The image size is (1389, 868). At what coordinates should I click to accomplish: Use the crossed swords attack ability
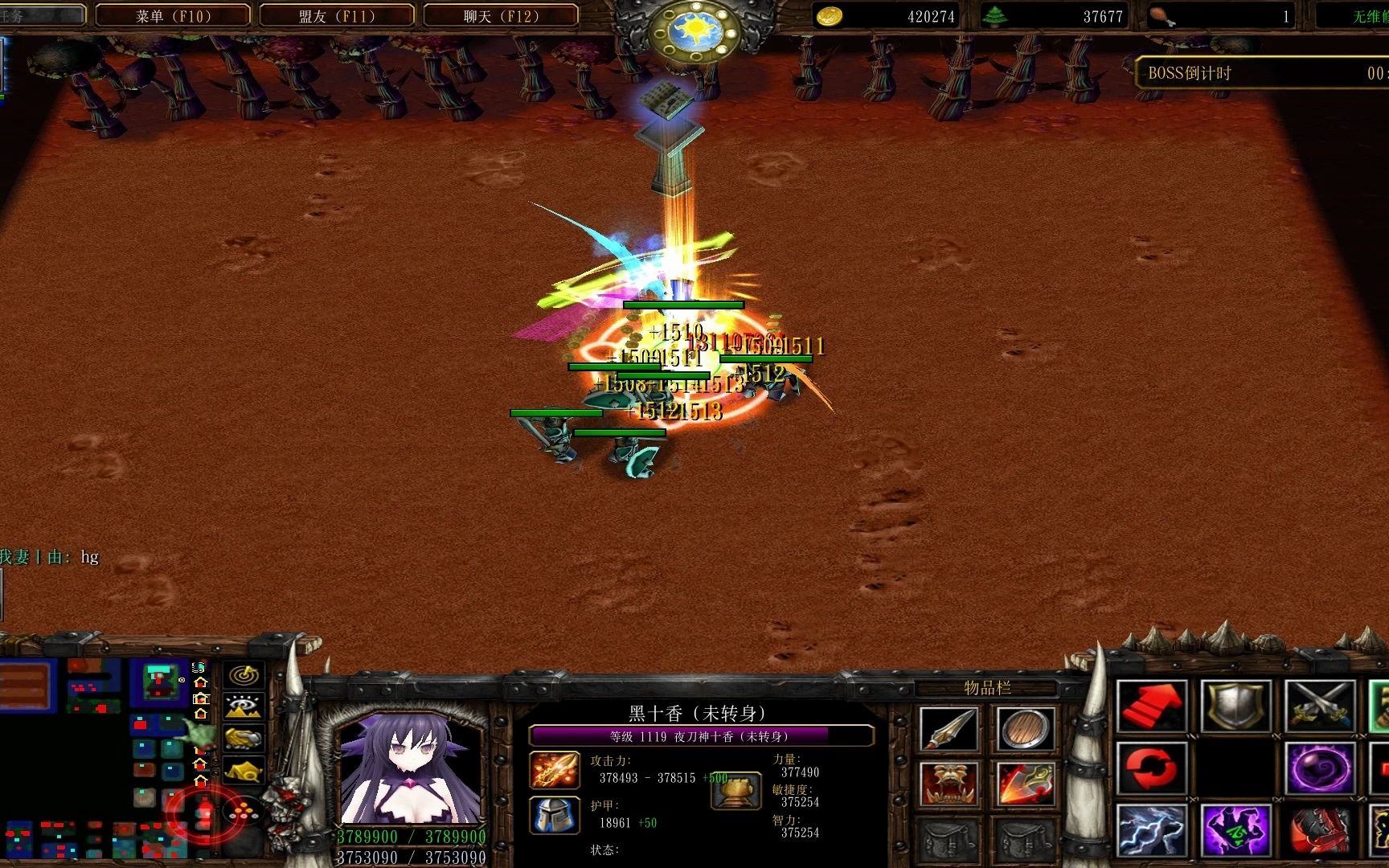[x=1320, y=706]
